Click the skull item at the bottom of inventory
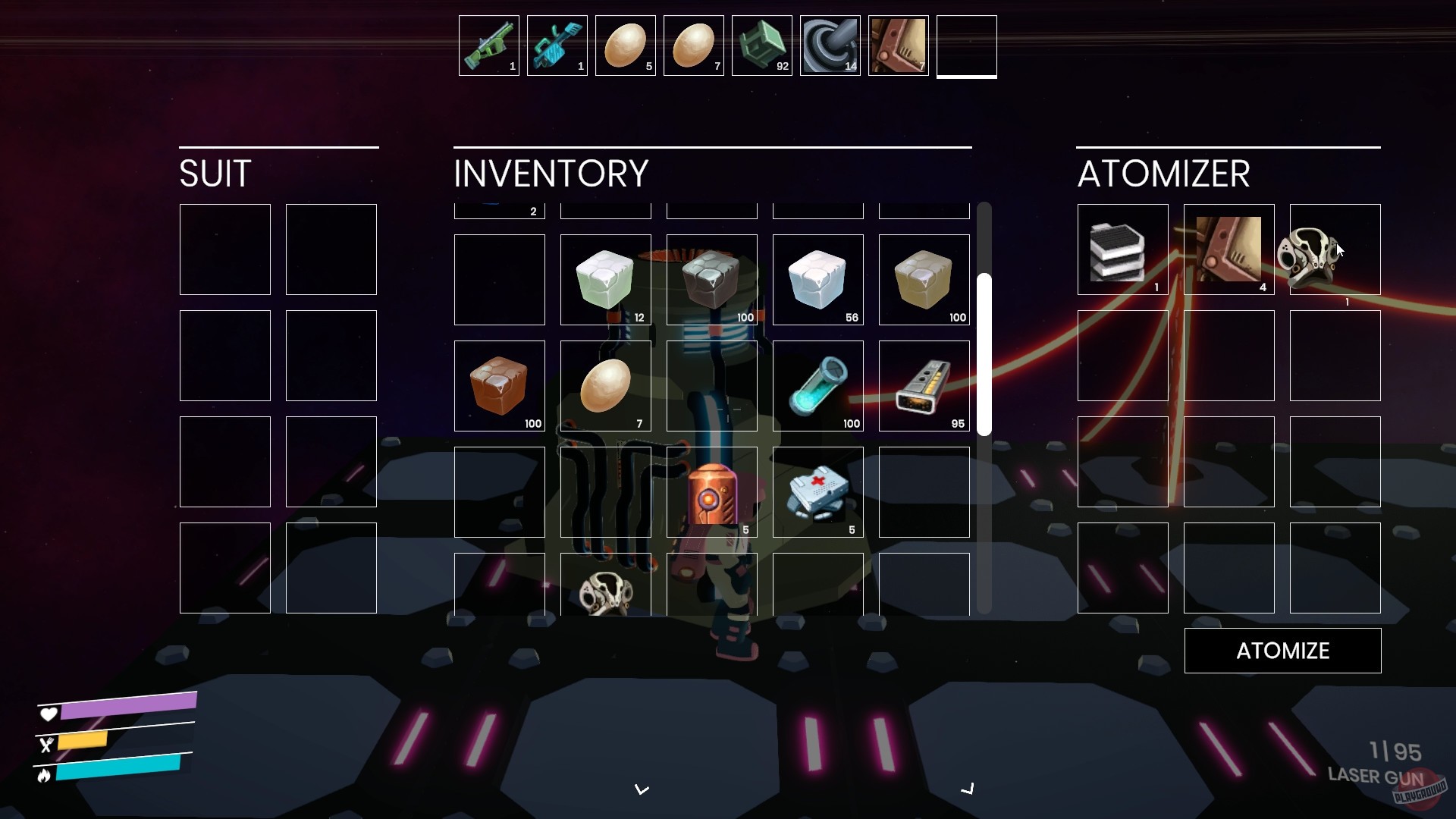Image resolution: width=1456 pixels, height=819 pixels. tap(605, 595)
